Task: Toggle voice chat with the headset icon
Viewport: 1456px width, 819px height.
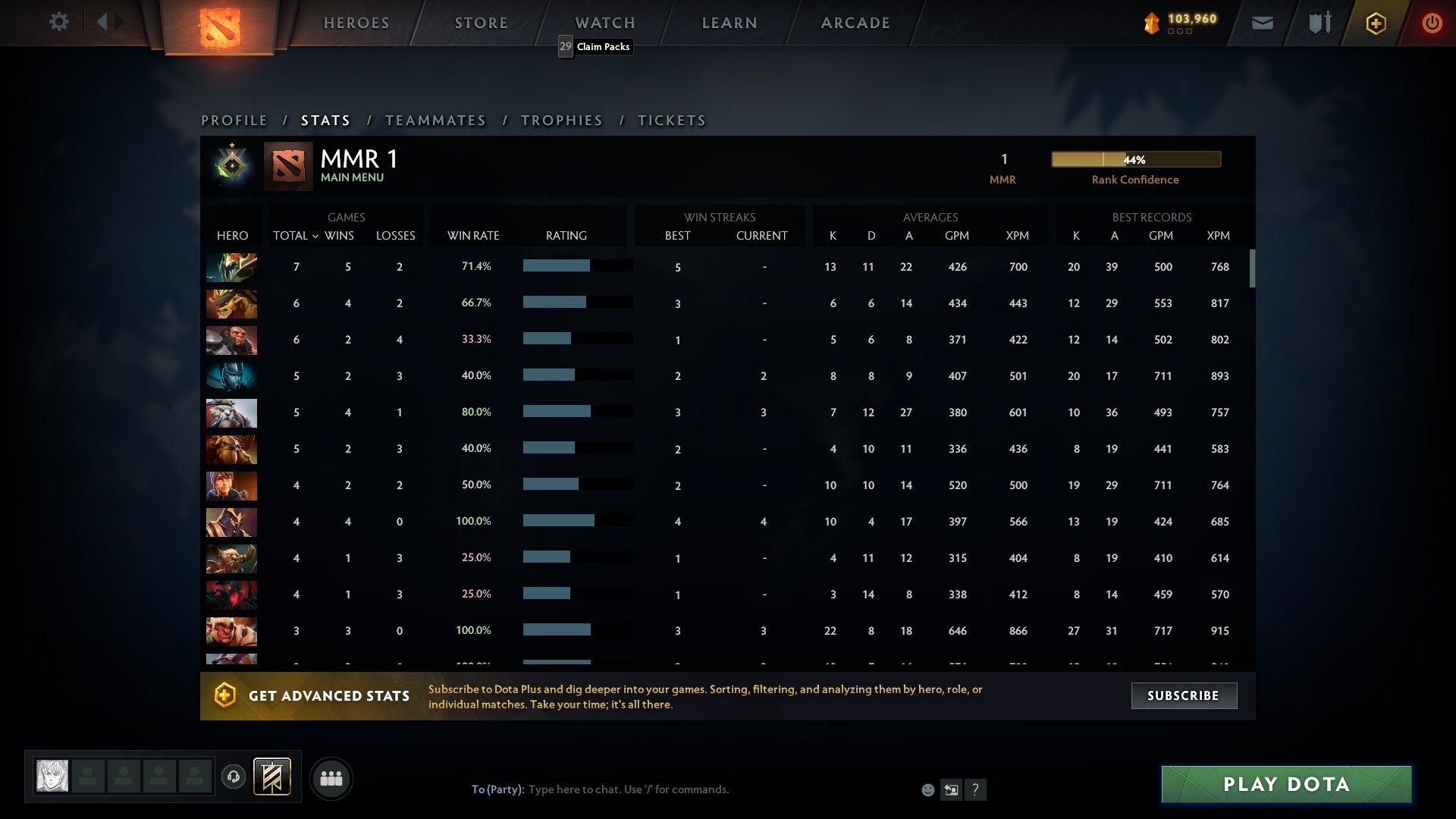Action: click(234, 775)
